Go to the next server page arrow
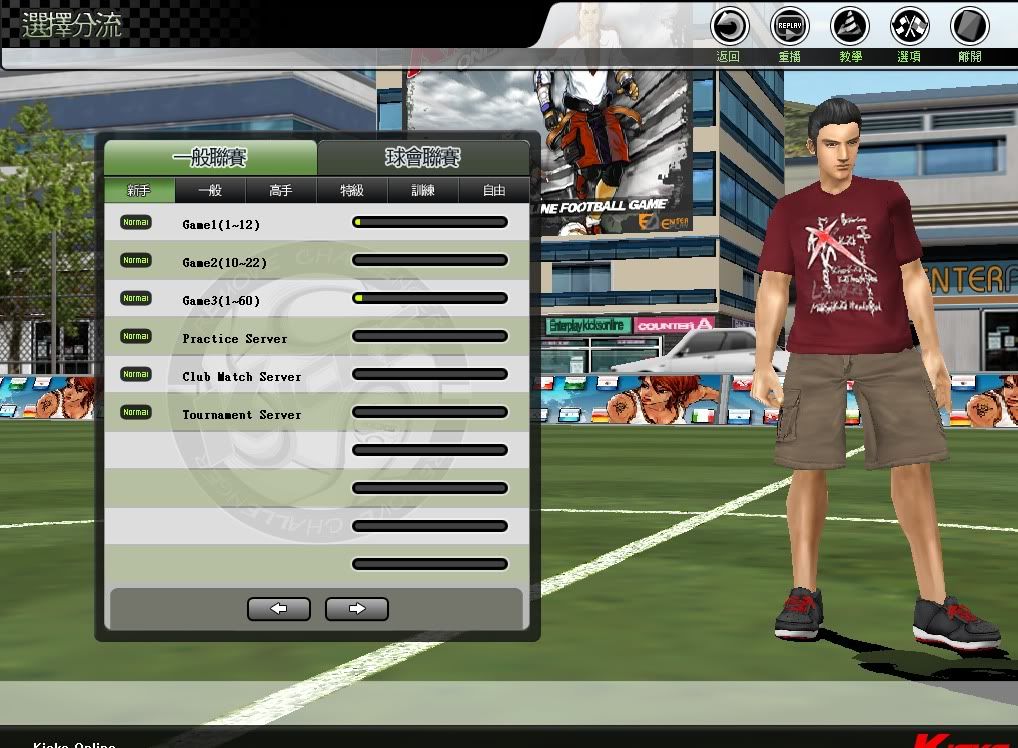1018x748 pixels. coord(357,608)
